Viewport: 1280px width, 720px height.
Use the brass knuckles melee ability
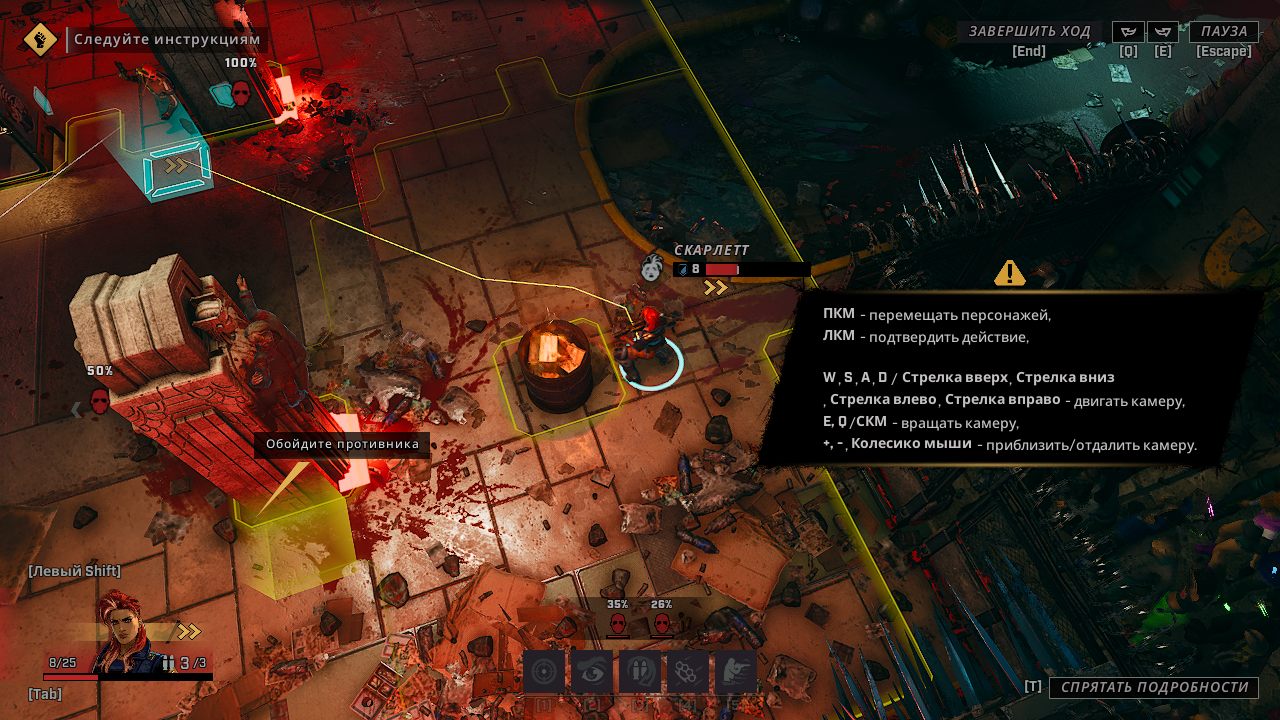coord(688,672)
